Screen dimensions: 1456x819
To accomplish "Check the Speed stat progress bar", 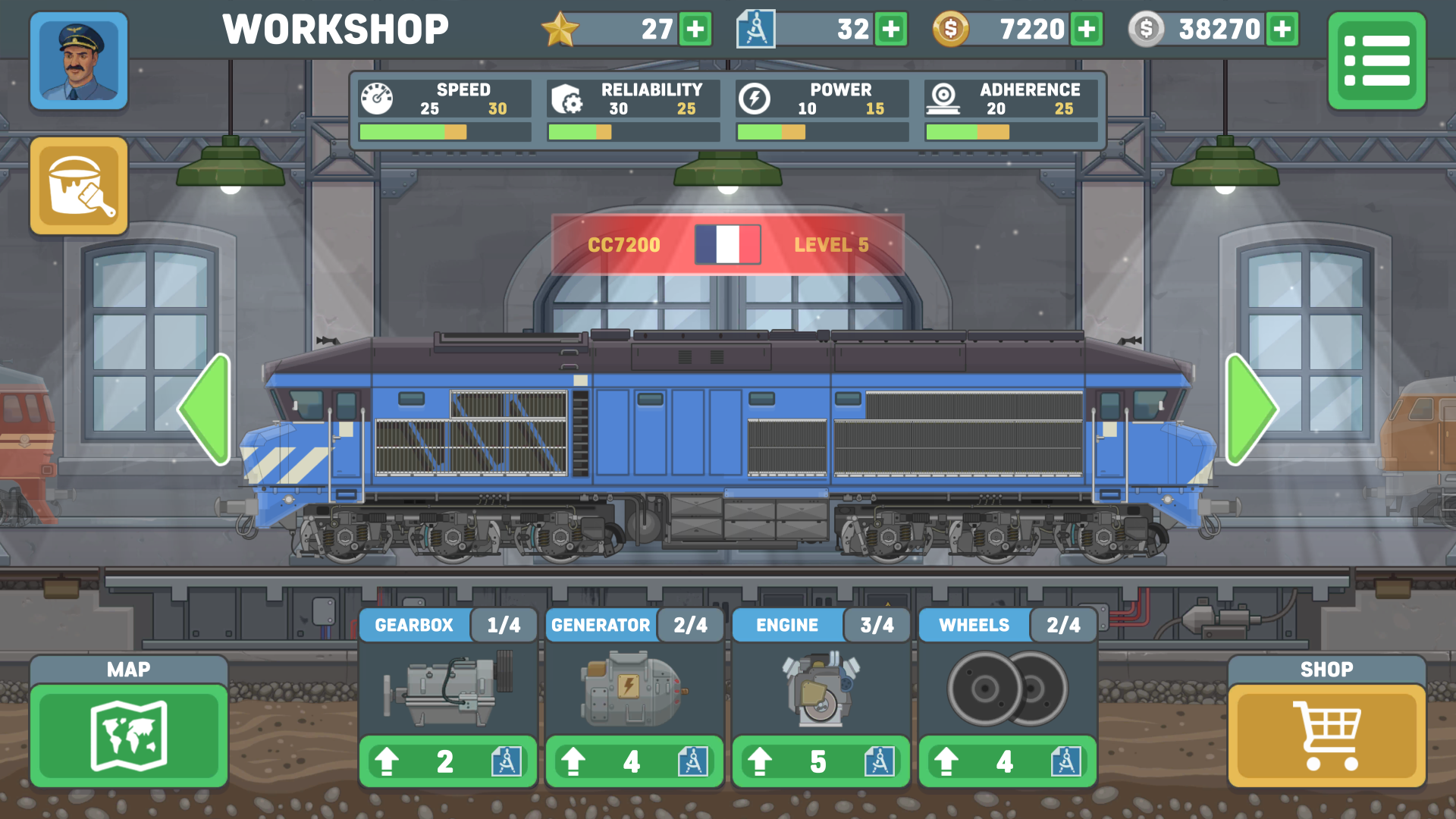I will point(444,131).
